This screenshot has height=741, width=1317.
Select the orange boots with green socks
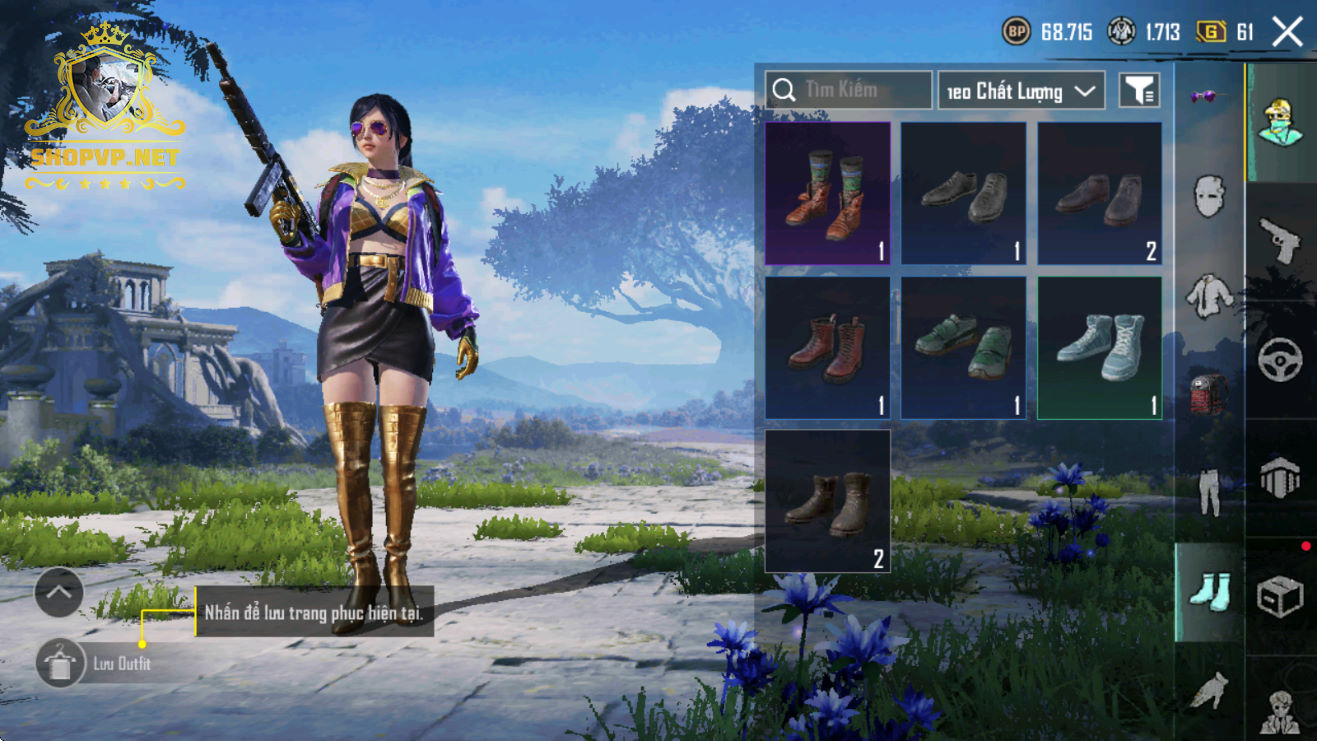[827, 193]
